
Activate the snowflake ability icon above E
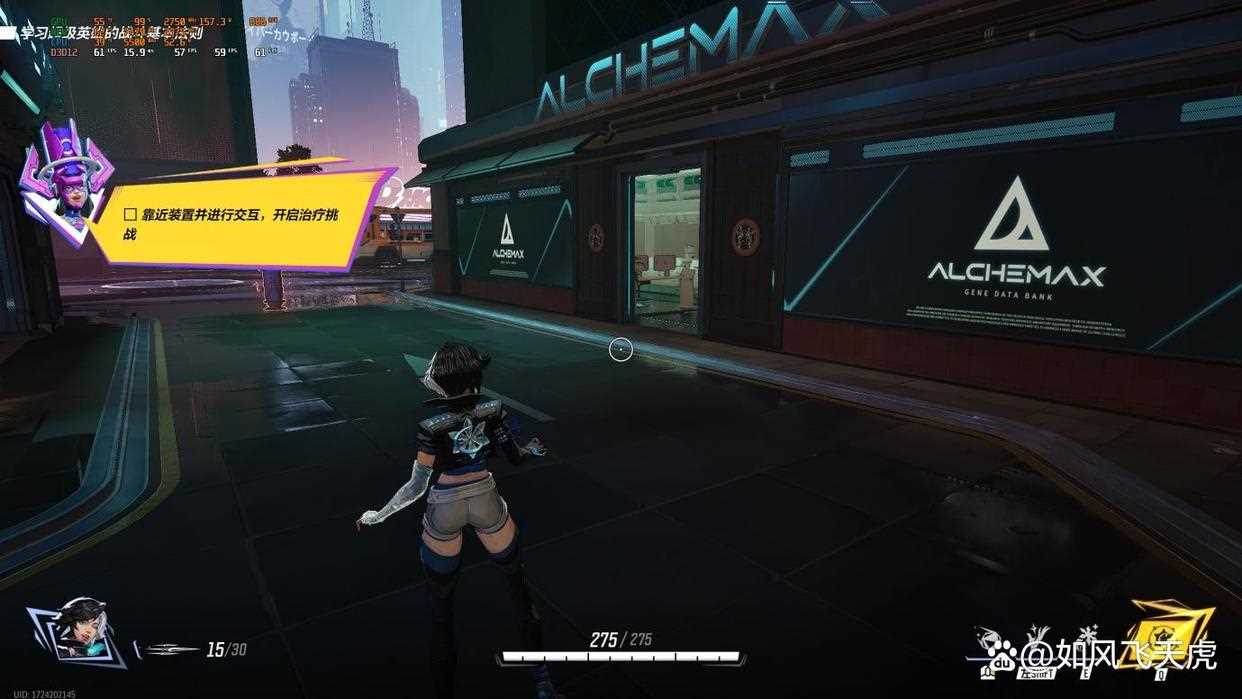click(1086, 635)
